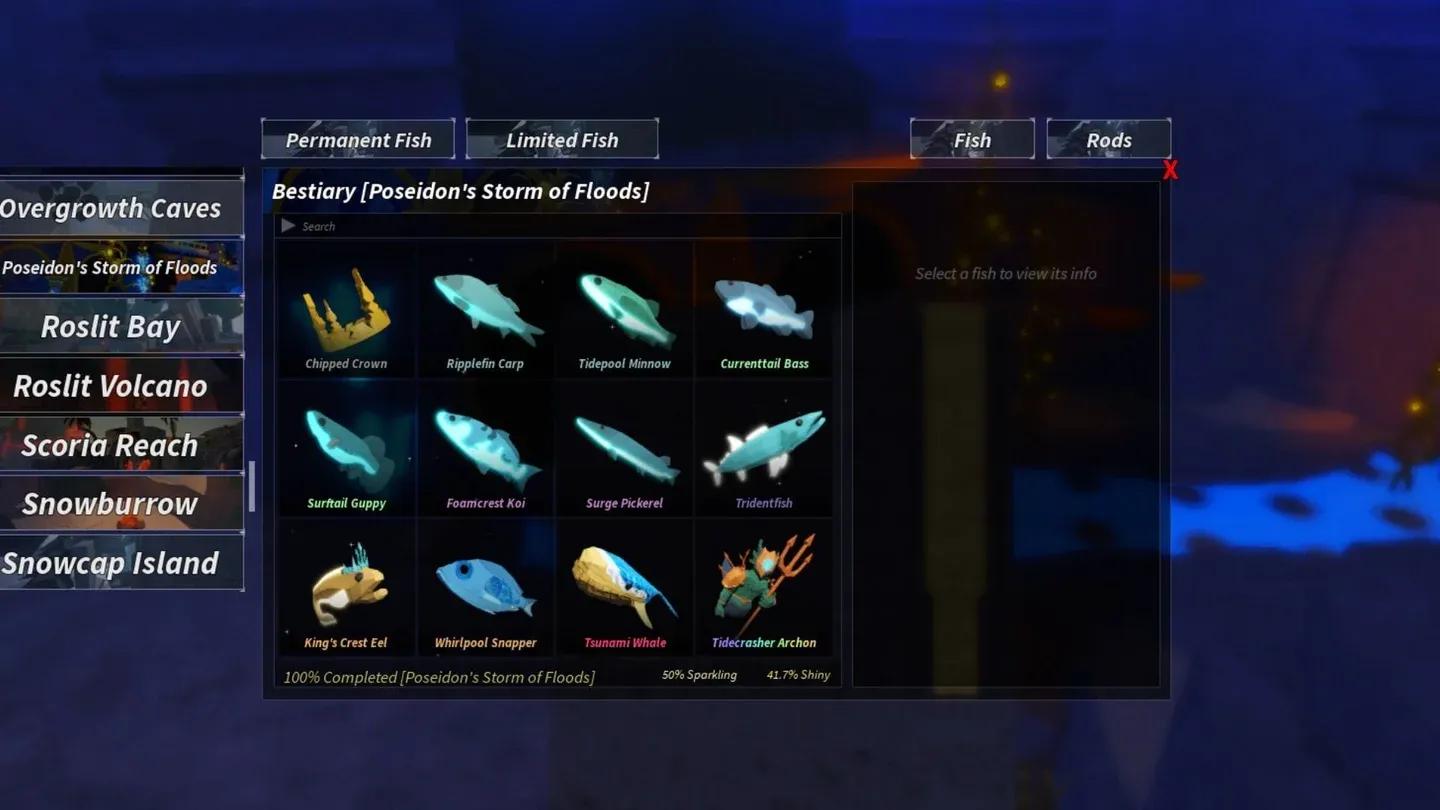The width and height of the screenshot is (1440, 810).
Task: Switch to the Rods section
Action: pos(1108,139)
